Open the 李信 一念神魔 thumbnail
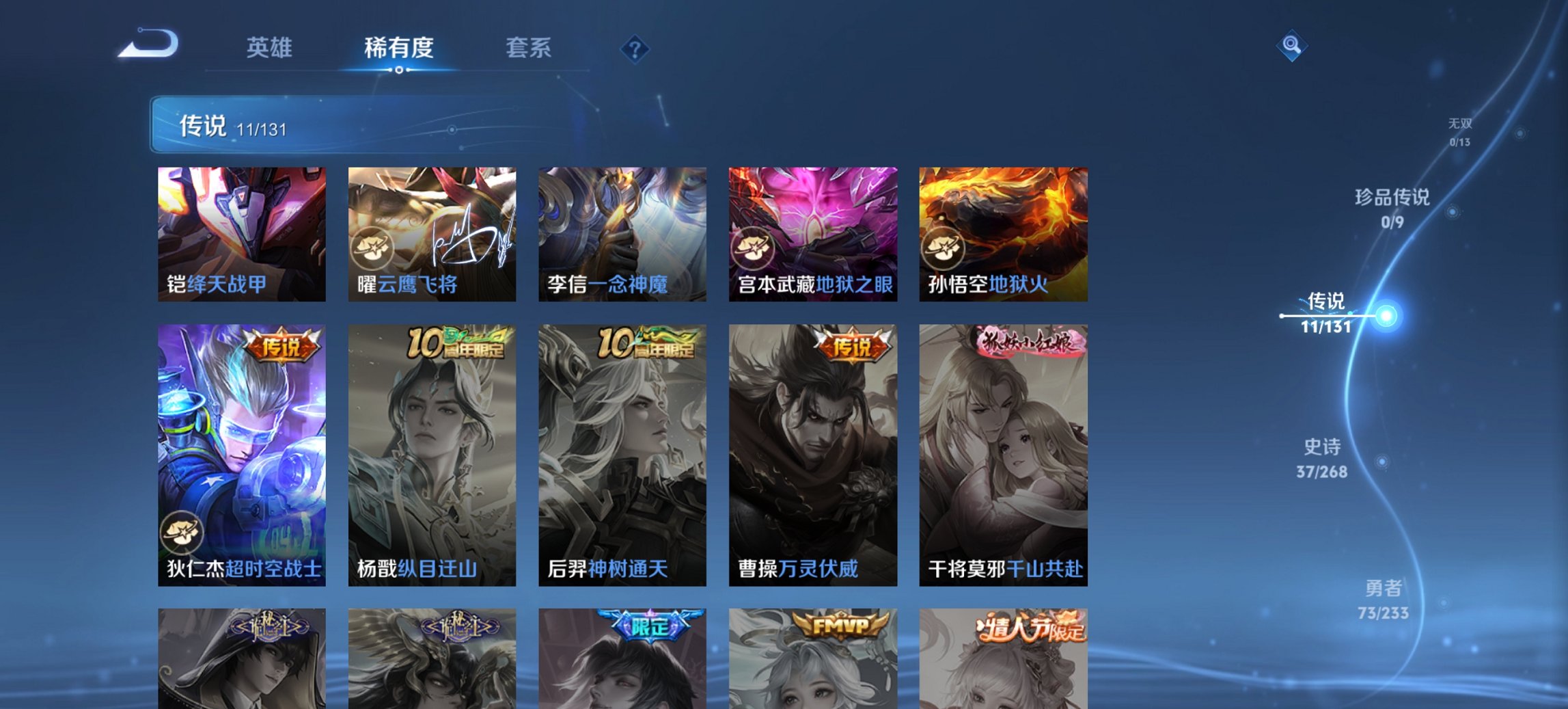 622,232
